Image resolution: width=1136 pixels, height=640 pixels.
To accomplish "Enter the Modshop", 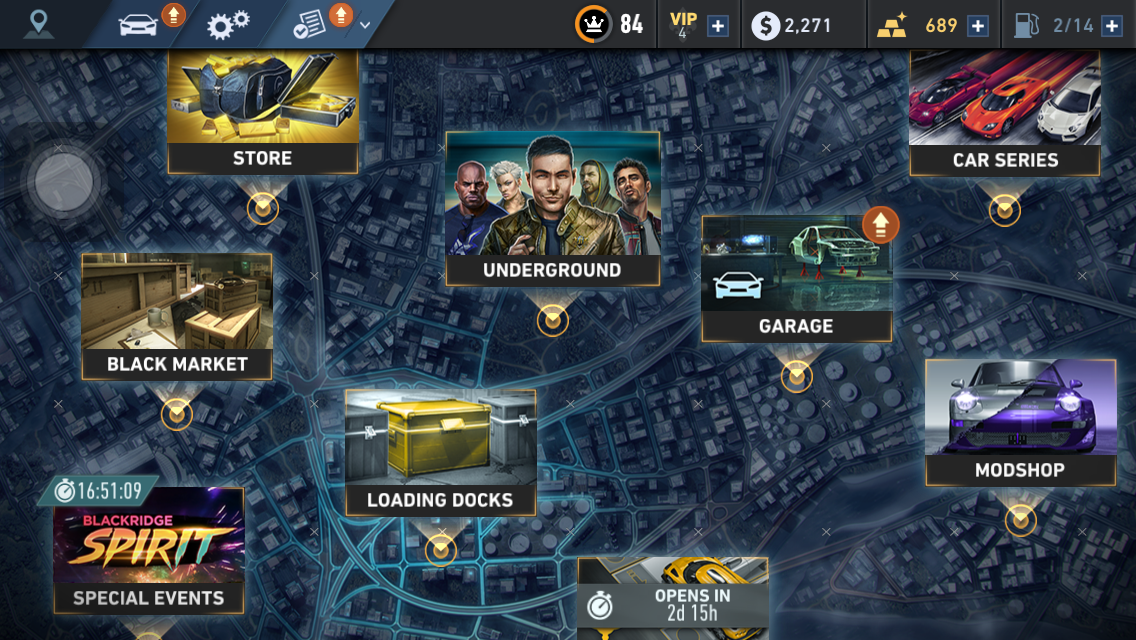I will [1020, 422].
